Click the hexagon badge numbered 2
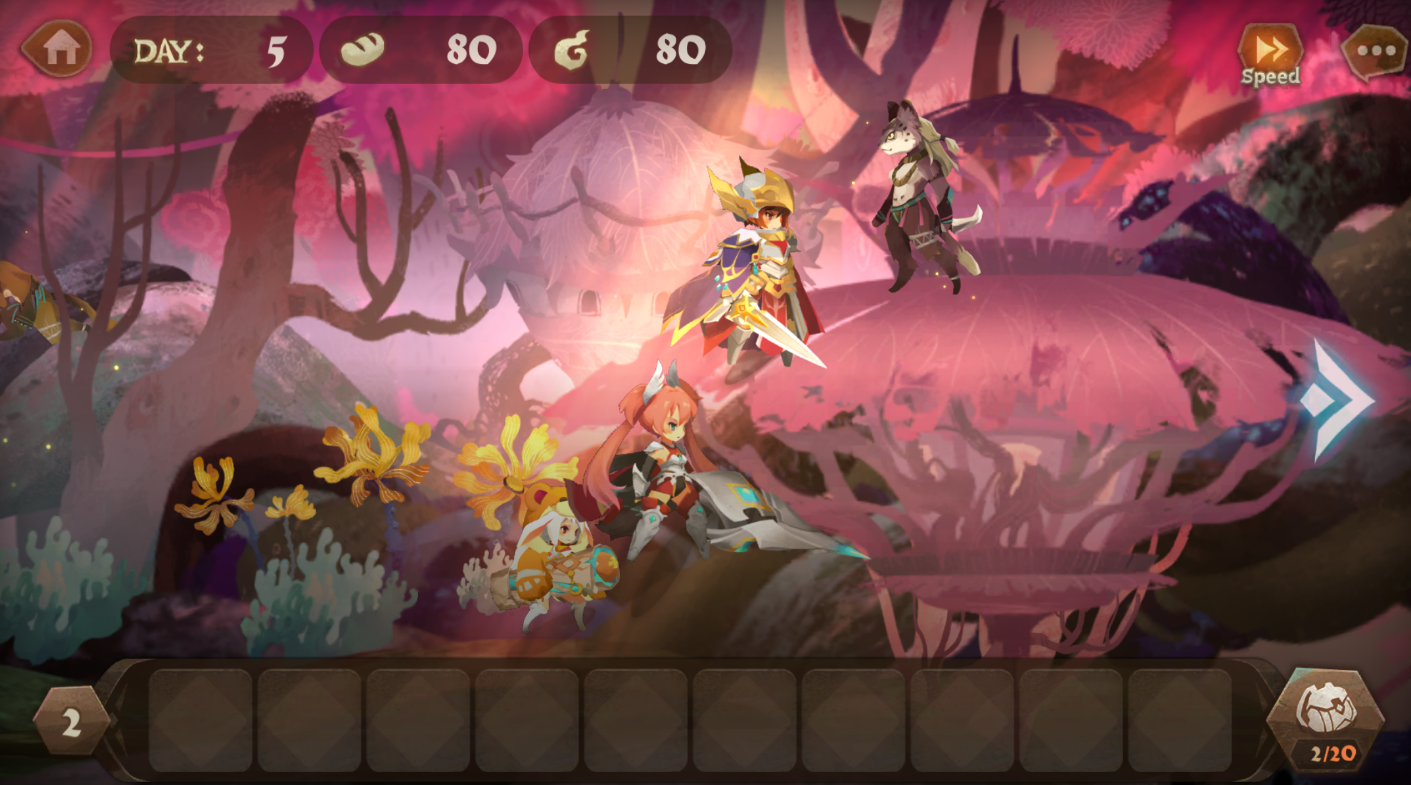This screenshot has width=1411, height=785. pos(71,721)
